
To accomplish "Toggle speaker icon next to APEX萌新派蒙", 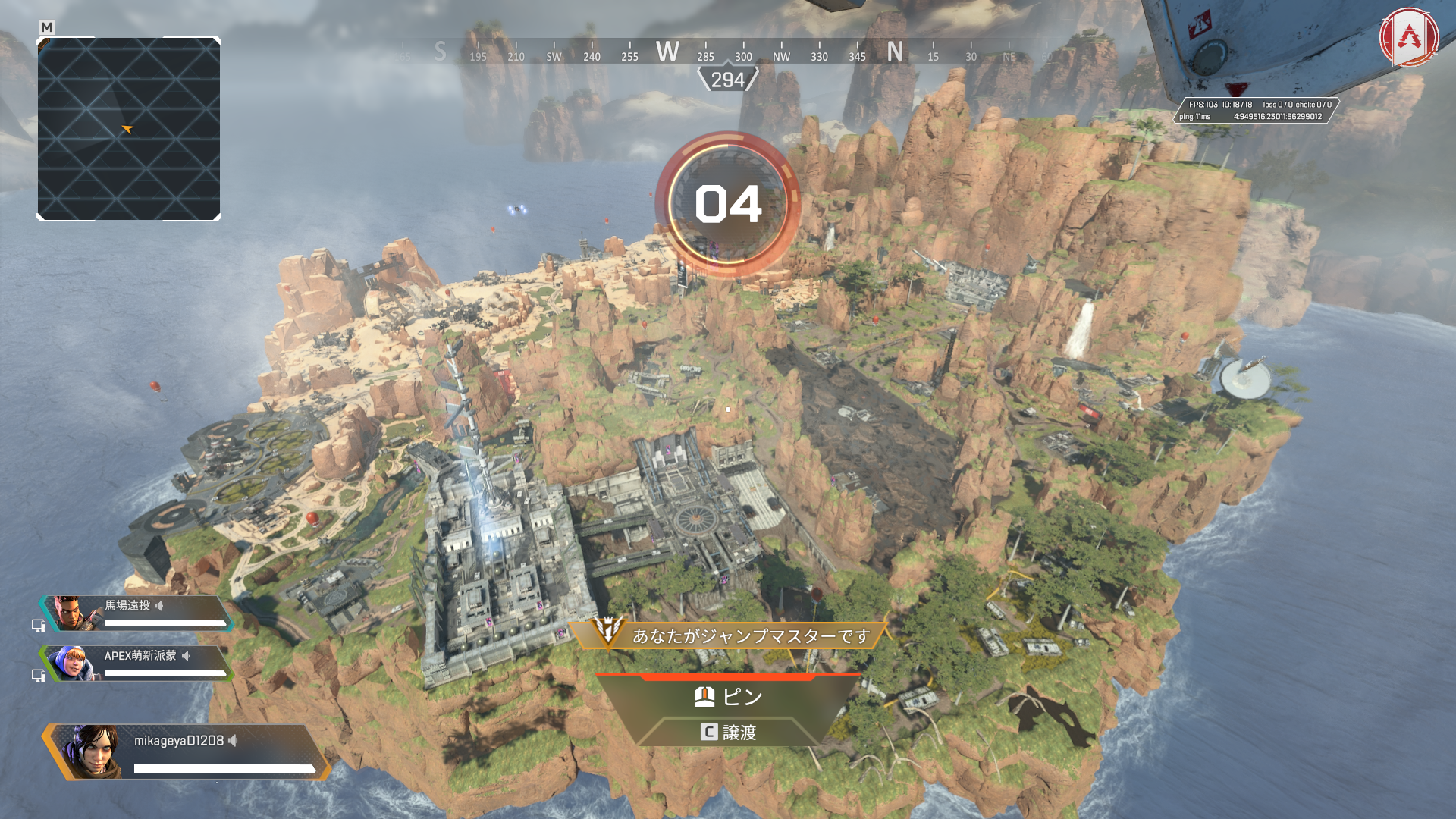I will (186, 656).
